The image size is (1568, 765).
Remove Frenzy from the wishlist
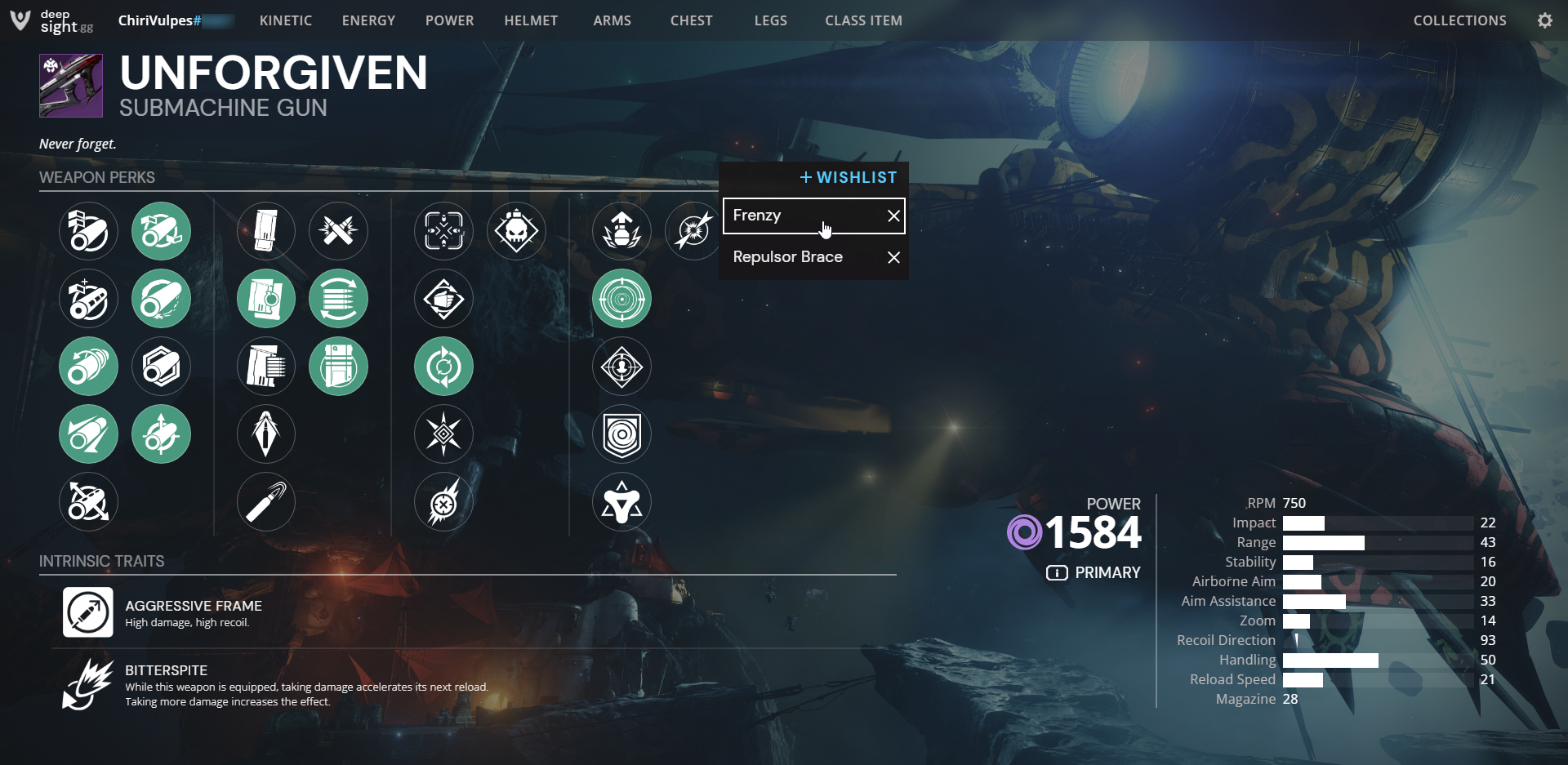click(893, 215)
